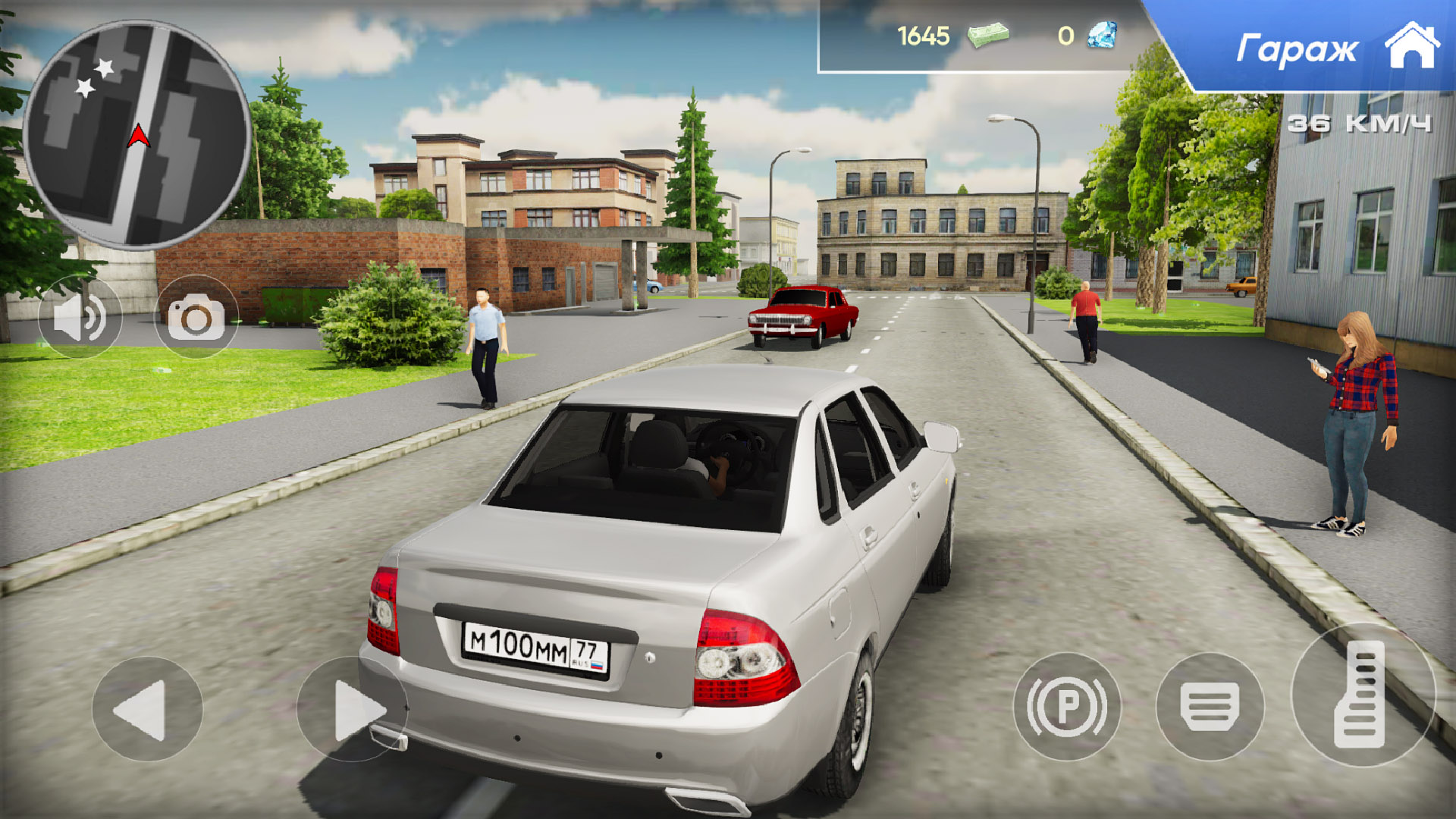The height and width of the screenshot is (819, 1456).
Task: Toggle the sound speaker button
Action: point(80,317)
